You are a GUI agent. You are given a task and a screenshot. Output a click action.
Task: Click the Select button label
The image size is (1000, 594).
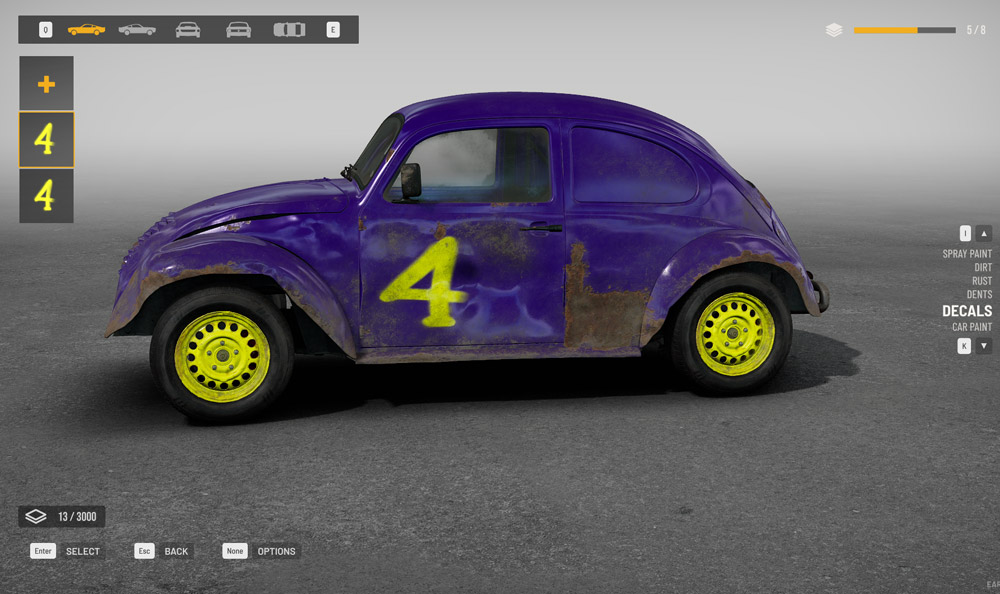point(82,551)
